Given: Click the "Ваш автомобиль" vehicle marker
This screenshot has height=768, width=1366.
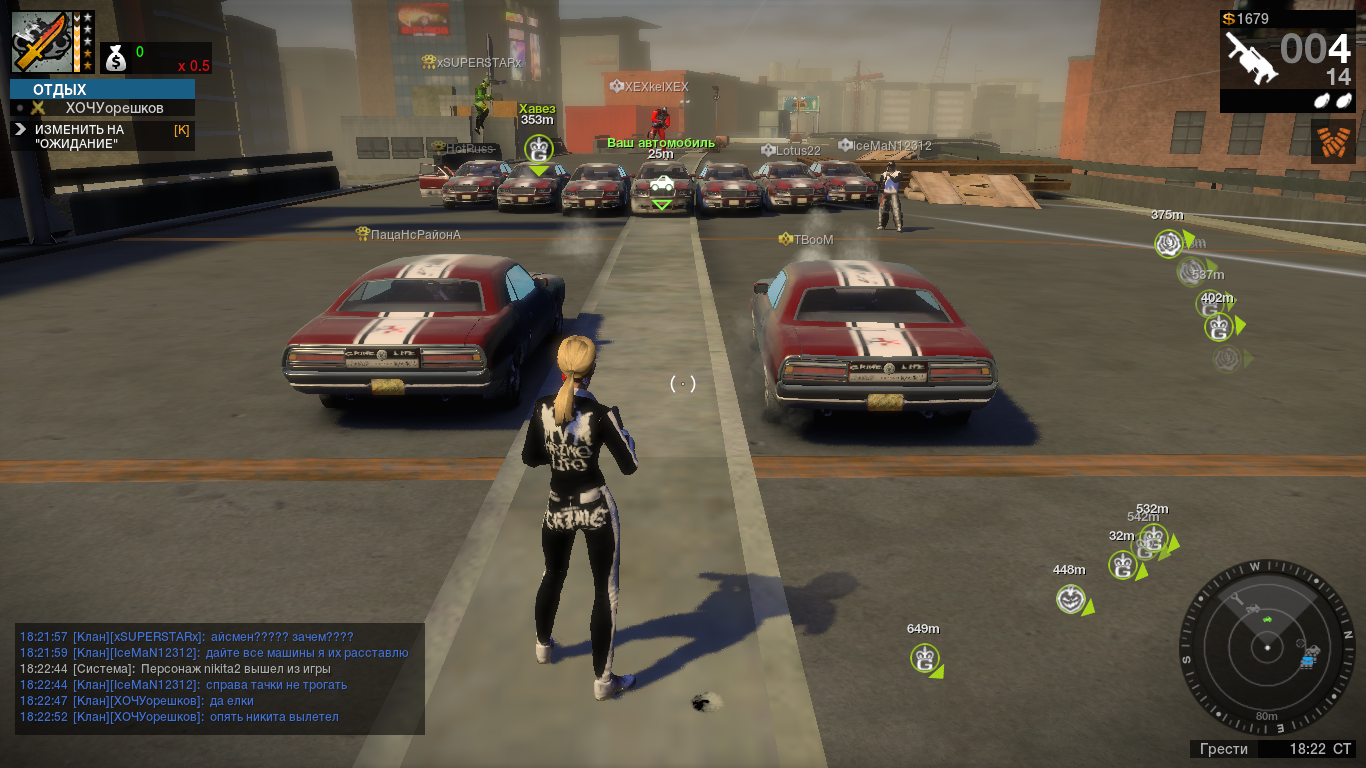Looking at the screenshot, I should coord(661,183).
